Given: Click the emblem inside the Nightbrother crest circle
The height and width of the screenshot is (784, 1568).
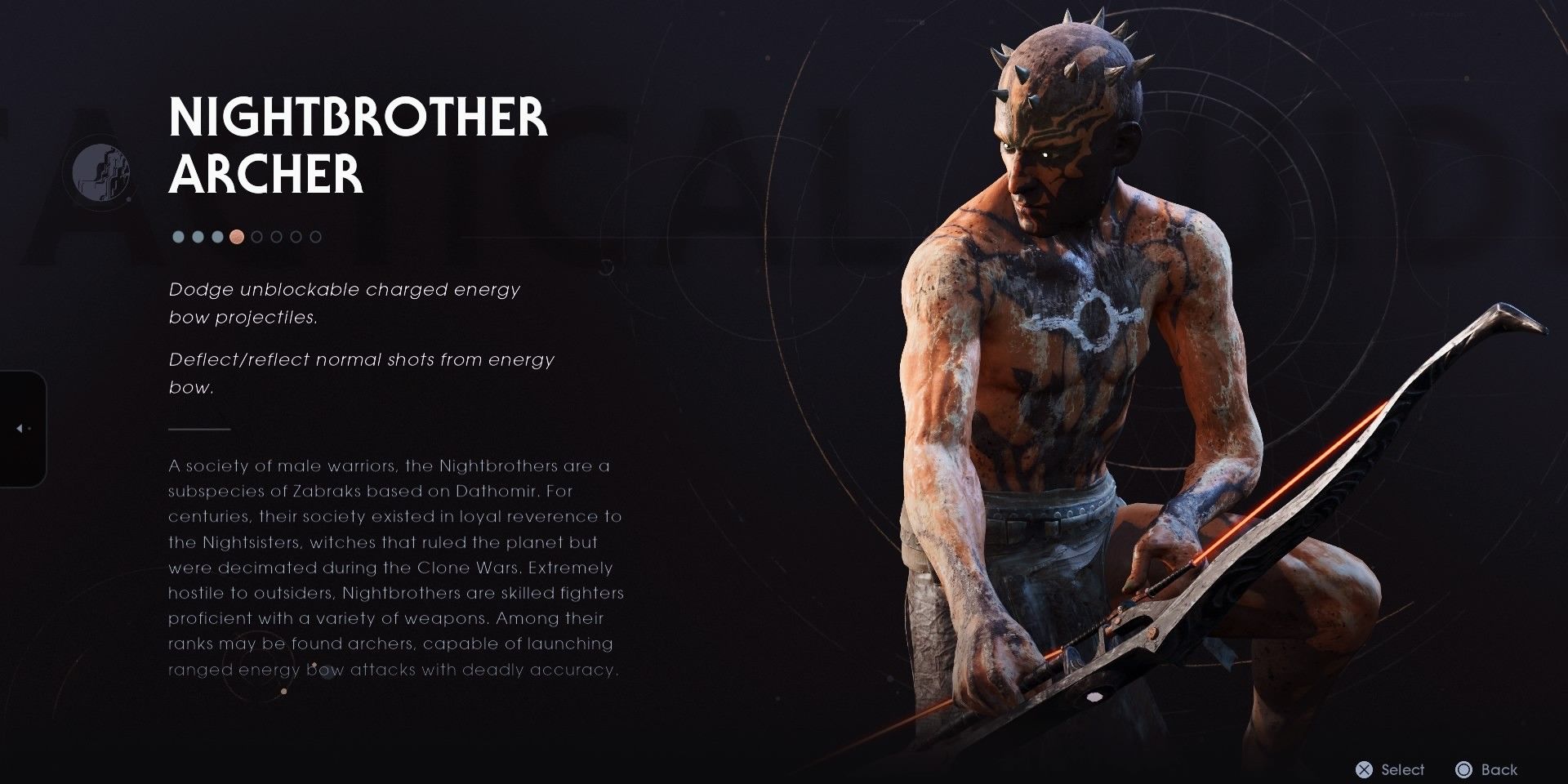Looking at the screenshot, I should tap(101, 172).
